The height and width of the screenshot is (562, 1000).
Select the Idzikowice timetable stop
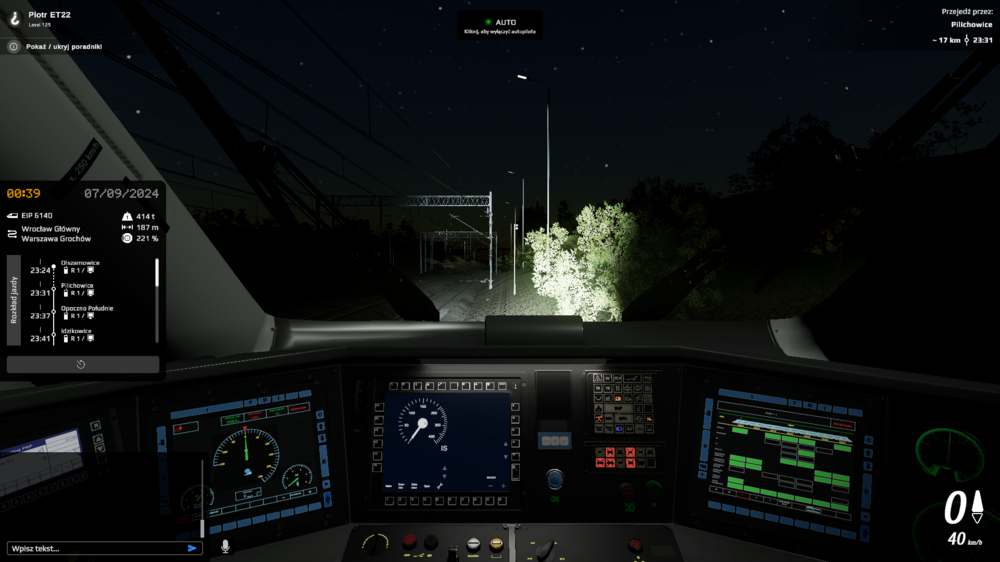(x=77, y=331)
